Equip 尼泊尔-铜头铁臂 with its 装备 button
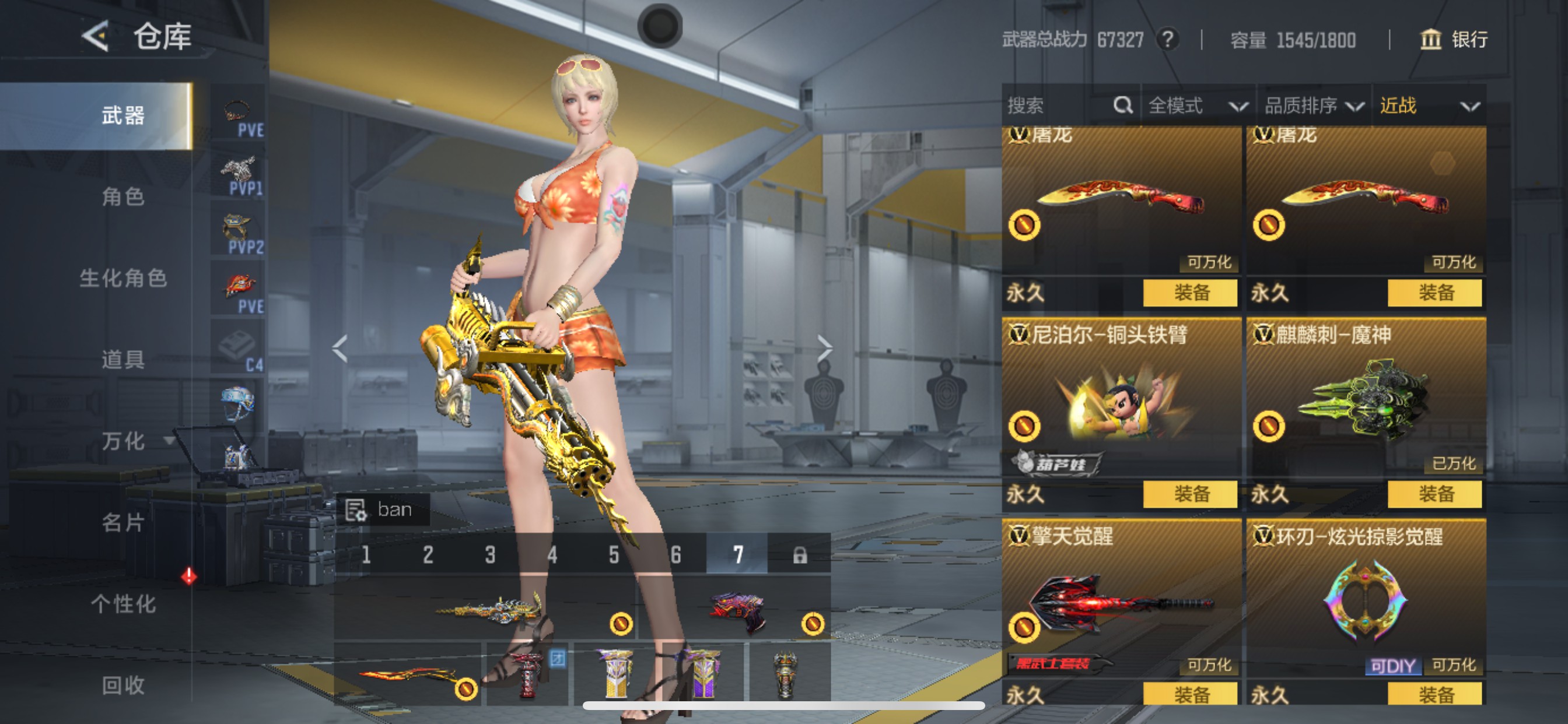Viewport: 1568px width, 724px height. (x=1190, y=493)
